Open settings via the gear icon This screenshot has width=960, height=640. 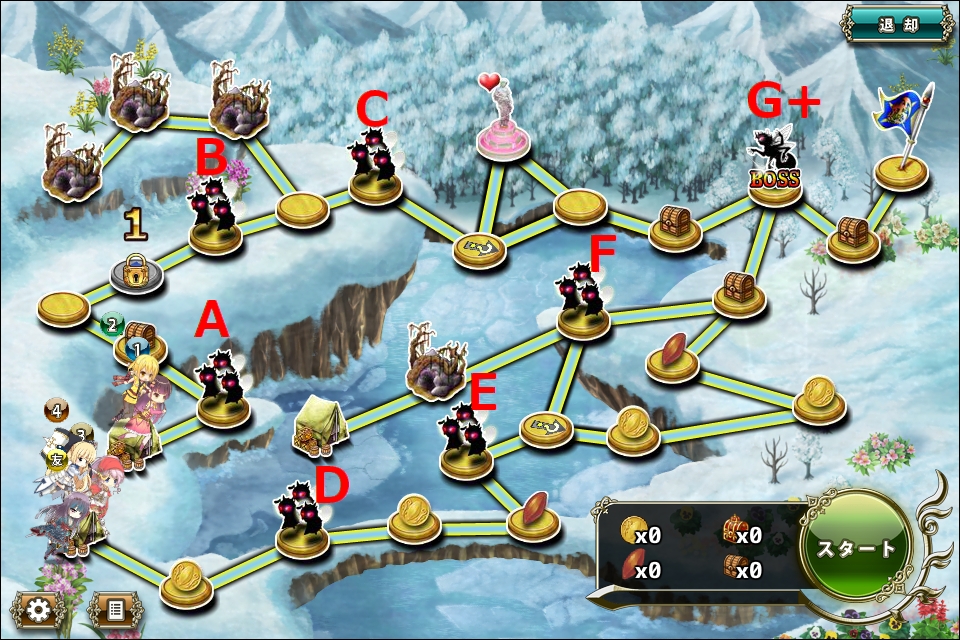coord(40,609)
